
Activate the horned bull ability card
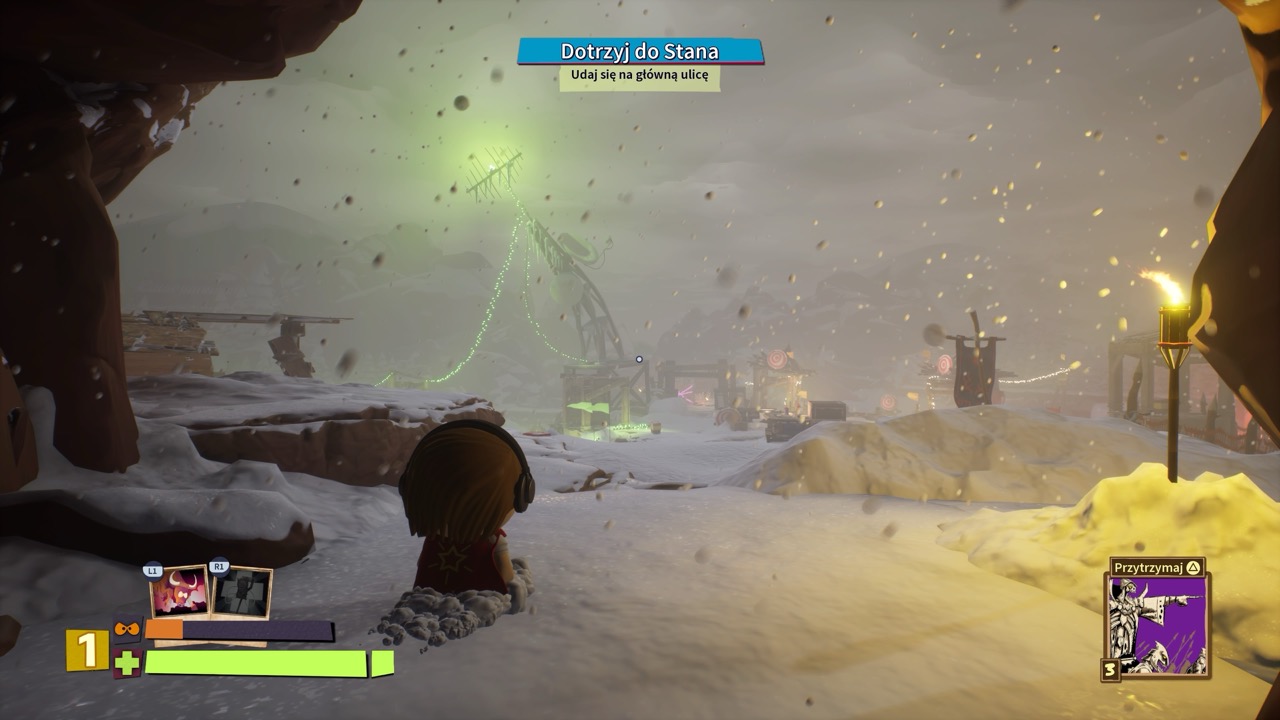pos(179,592)
